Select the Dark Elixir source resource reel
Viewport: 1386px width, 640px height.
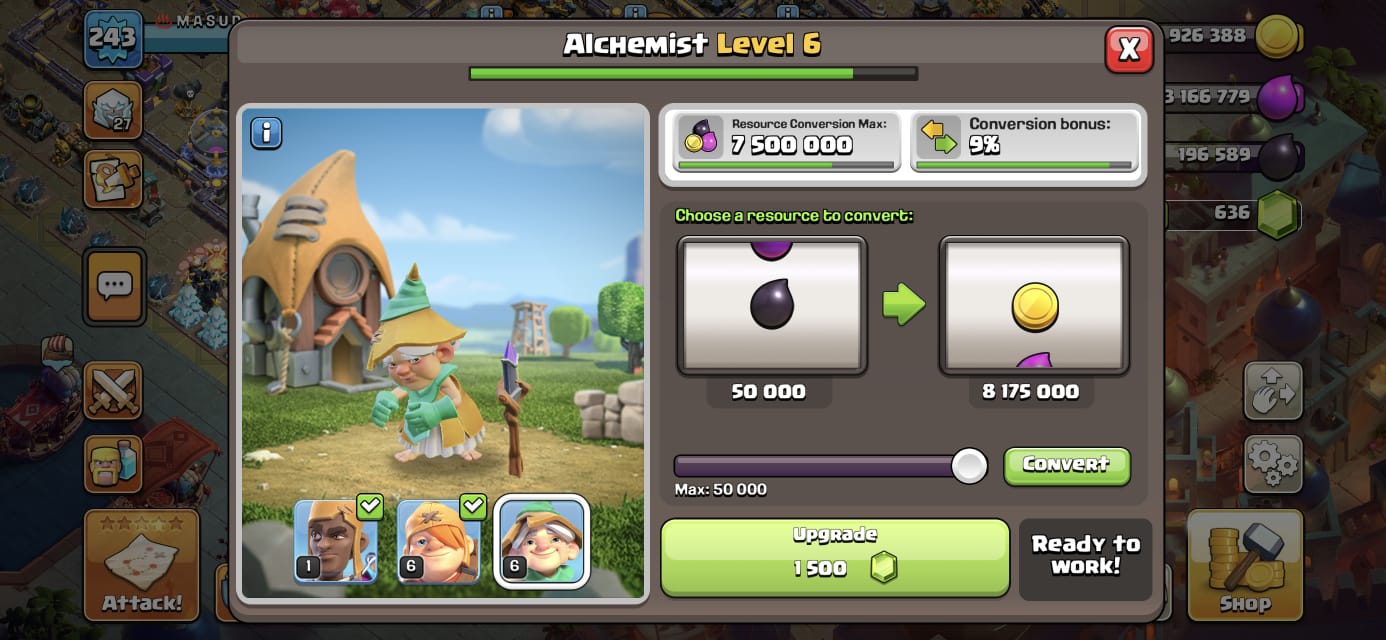pyautogui.click(x=771, y=306)
